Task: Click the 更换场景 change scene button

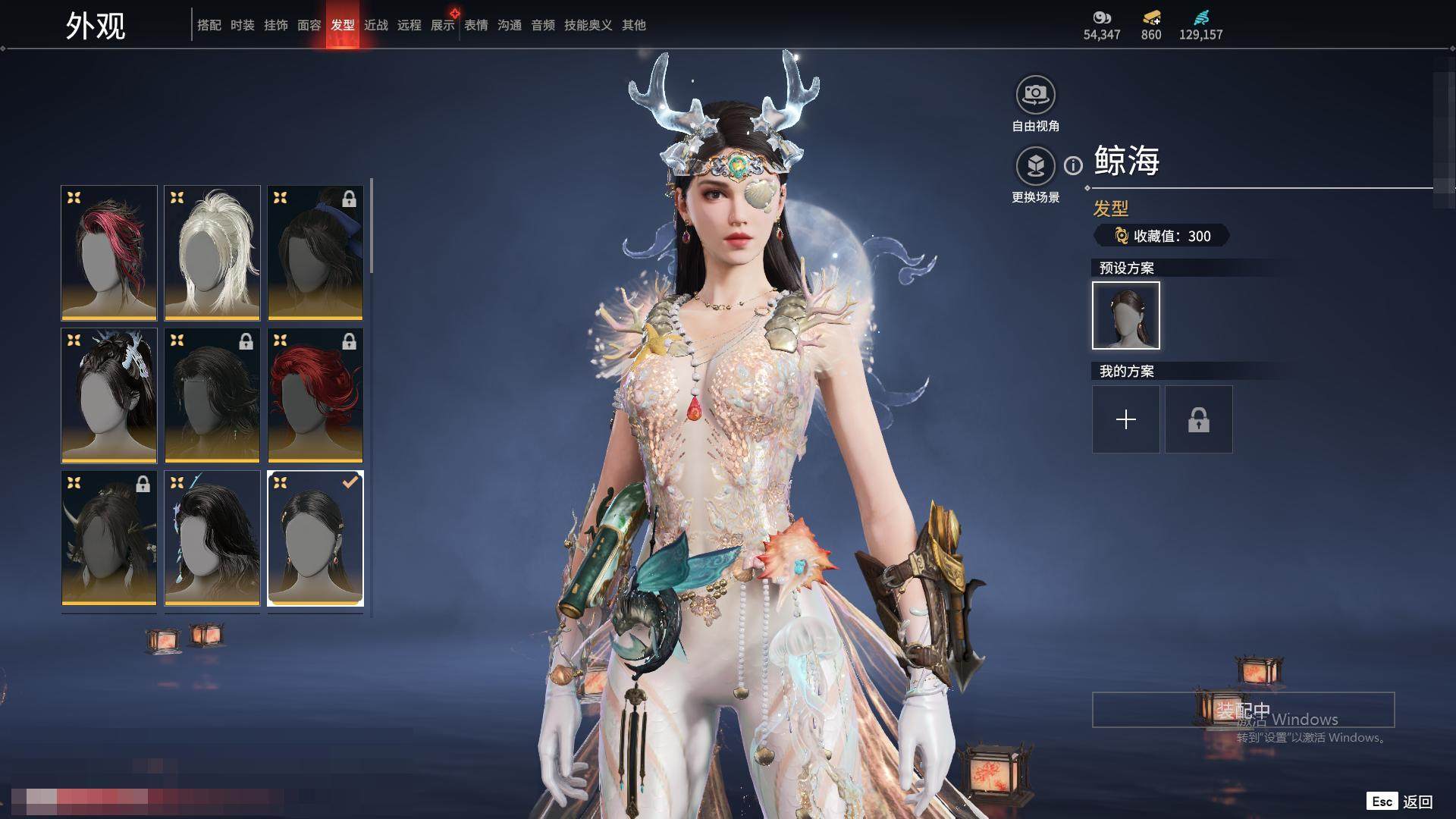Action: (1035, 166)
